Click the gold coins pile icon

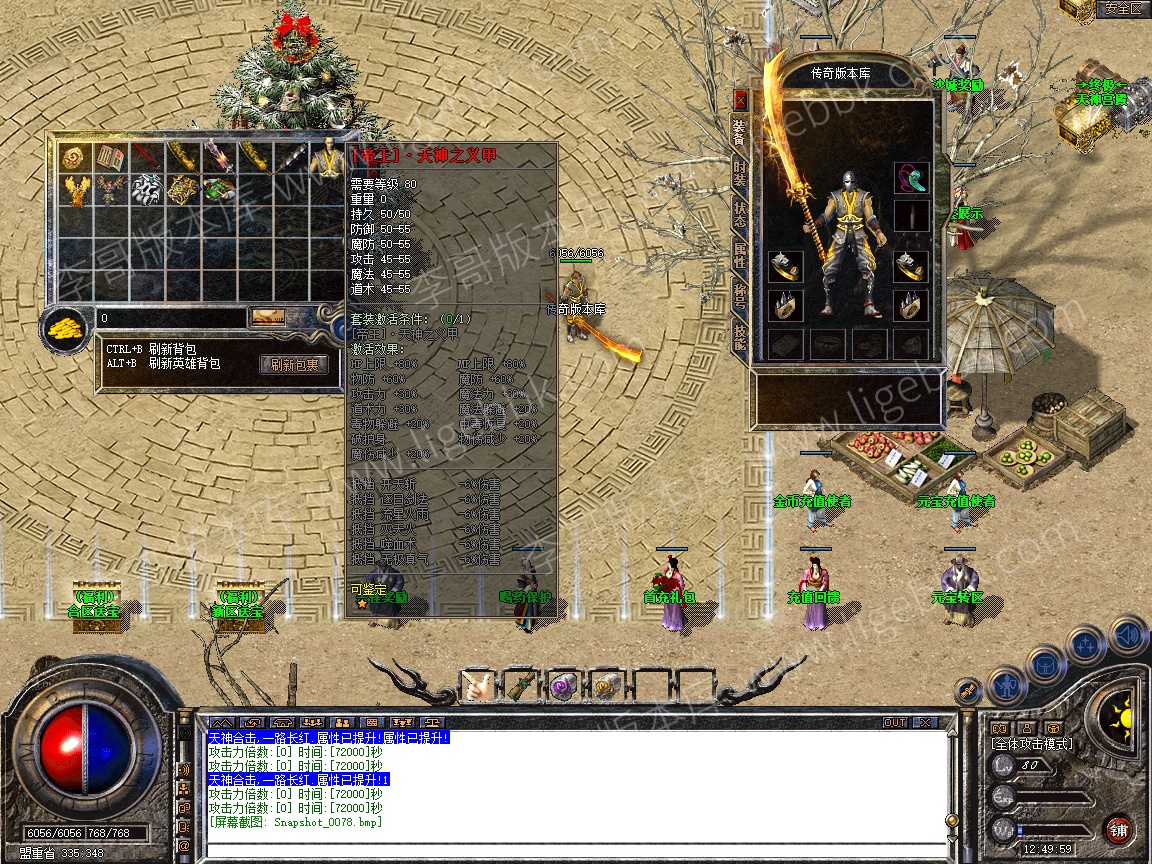pyautogui.click(x=66, y=327)
